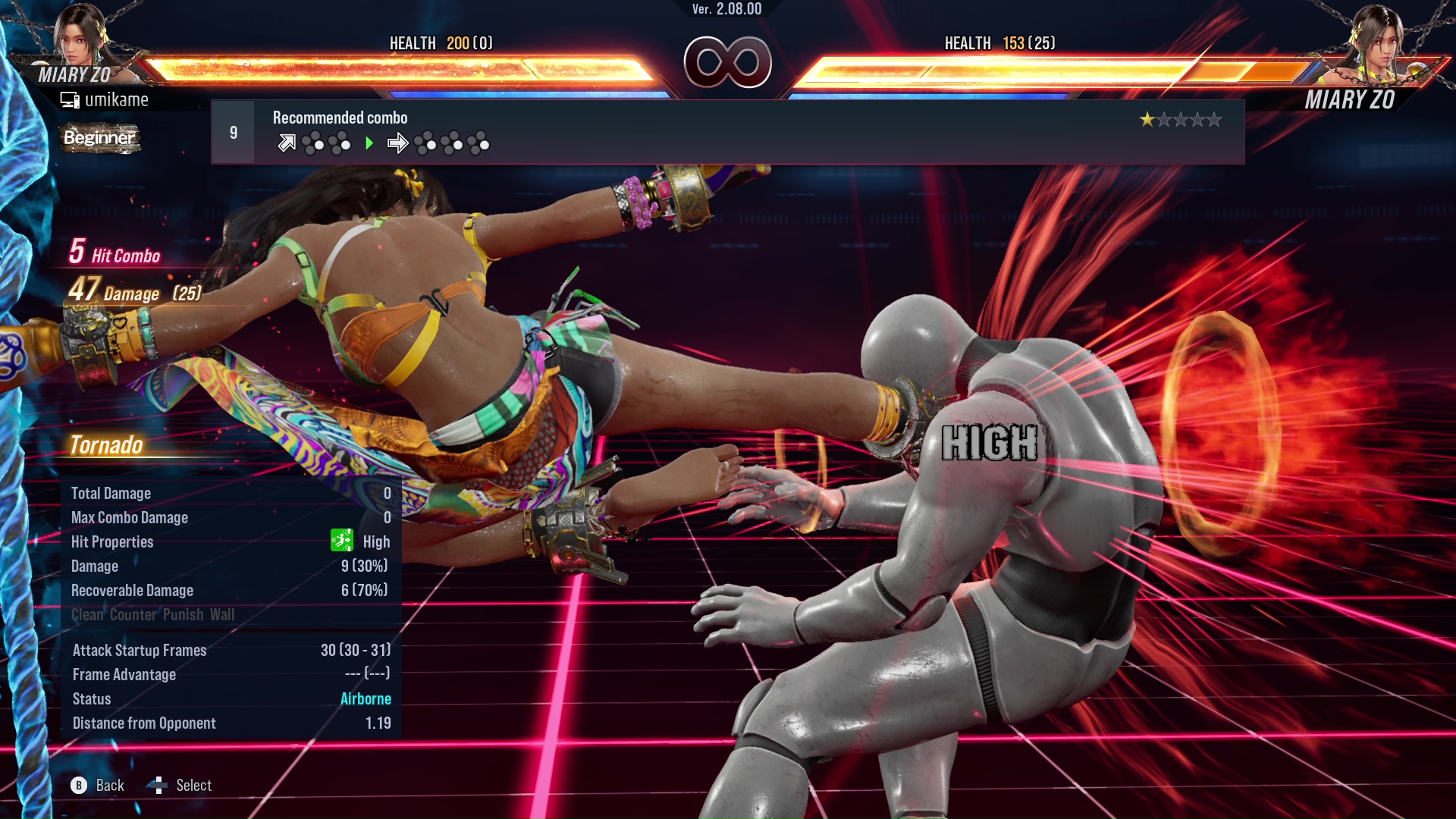
Task: Click the Beginner rank badge under umikame
Action: [99, 138]
